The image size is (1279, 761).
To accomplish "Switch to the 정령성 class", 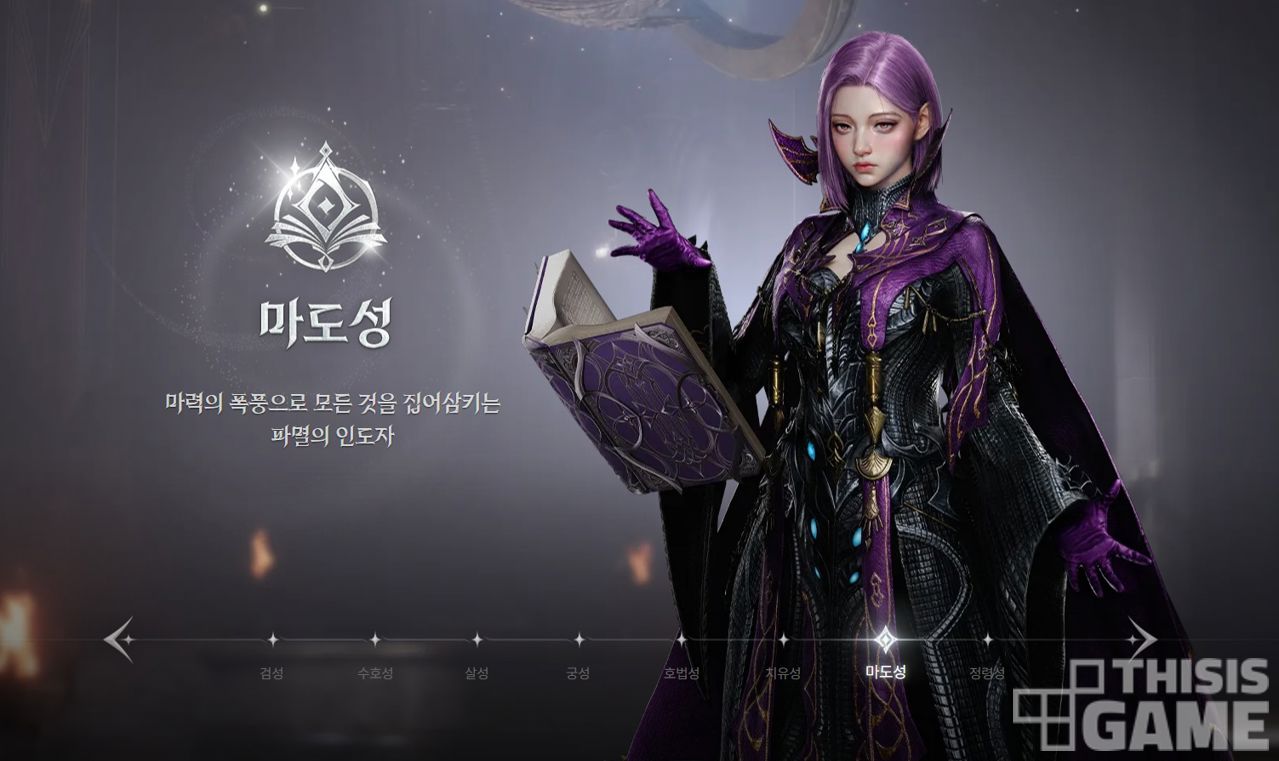I will [987, 640].
